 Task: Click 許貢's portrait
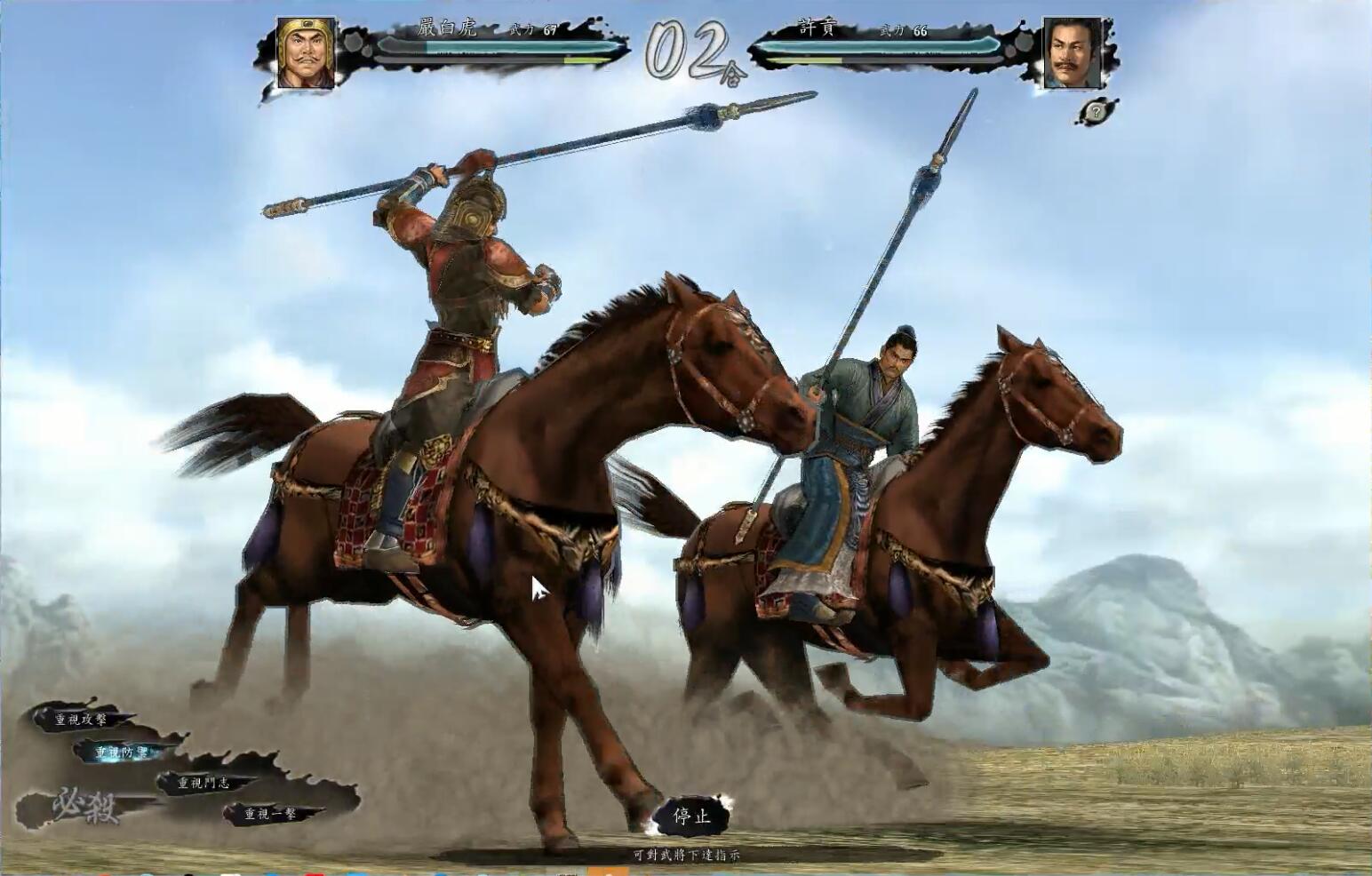tap(1070, 53)
